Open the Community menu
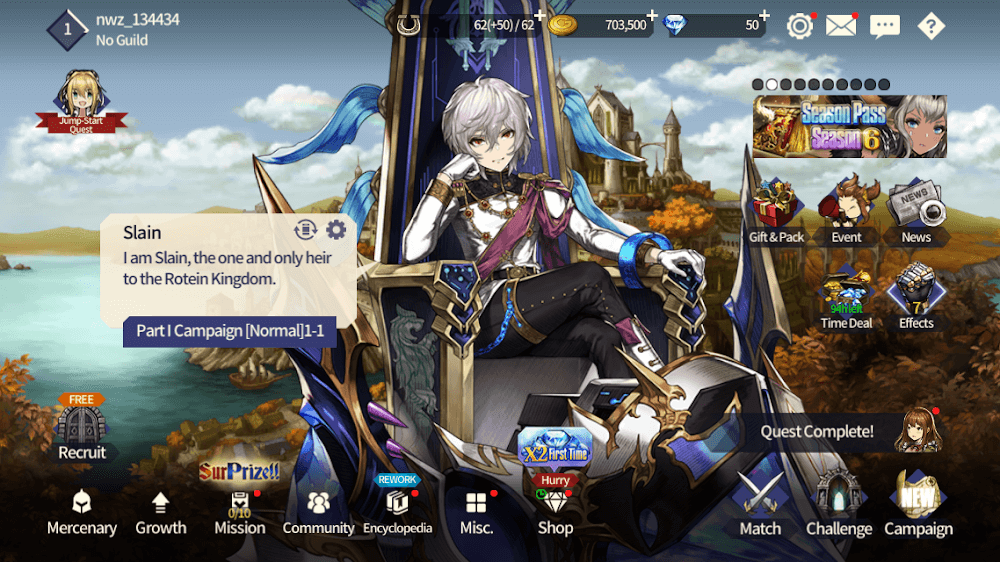This screenshot has height=562, width=1000. [x=318, y=512]
